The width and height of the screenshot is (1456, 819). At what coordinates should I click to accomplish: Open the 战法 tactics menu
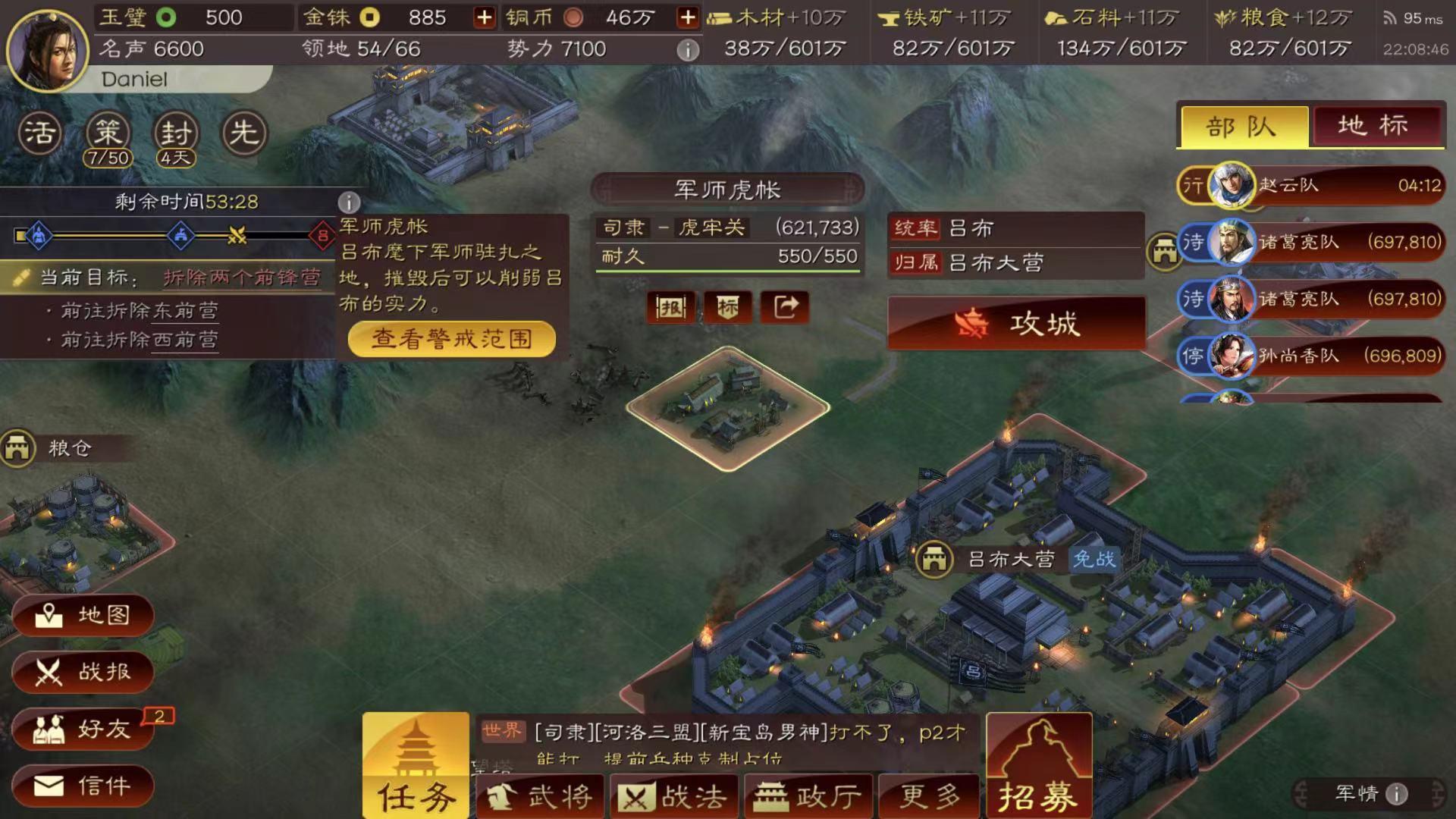click(x=673, y=795)
